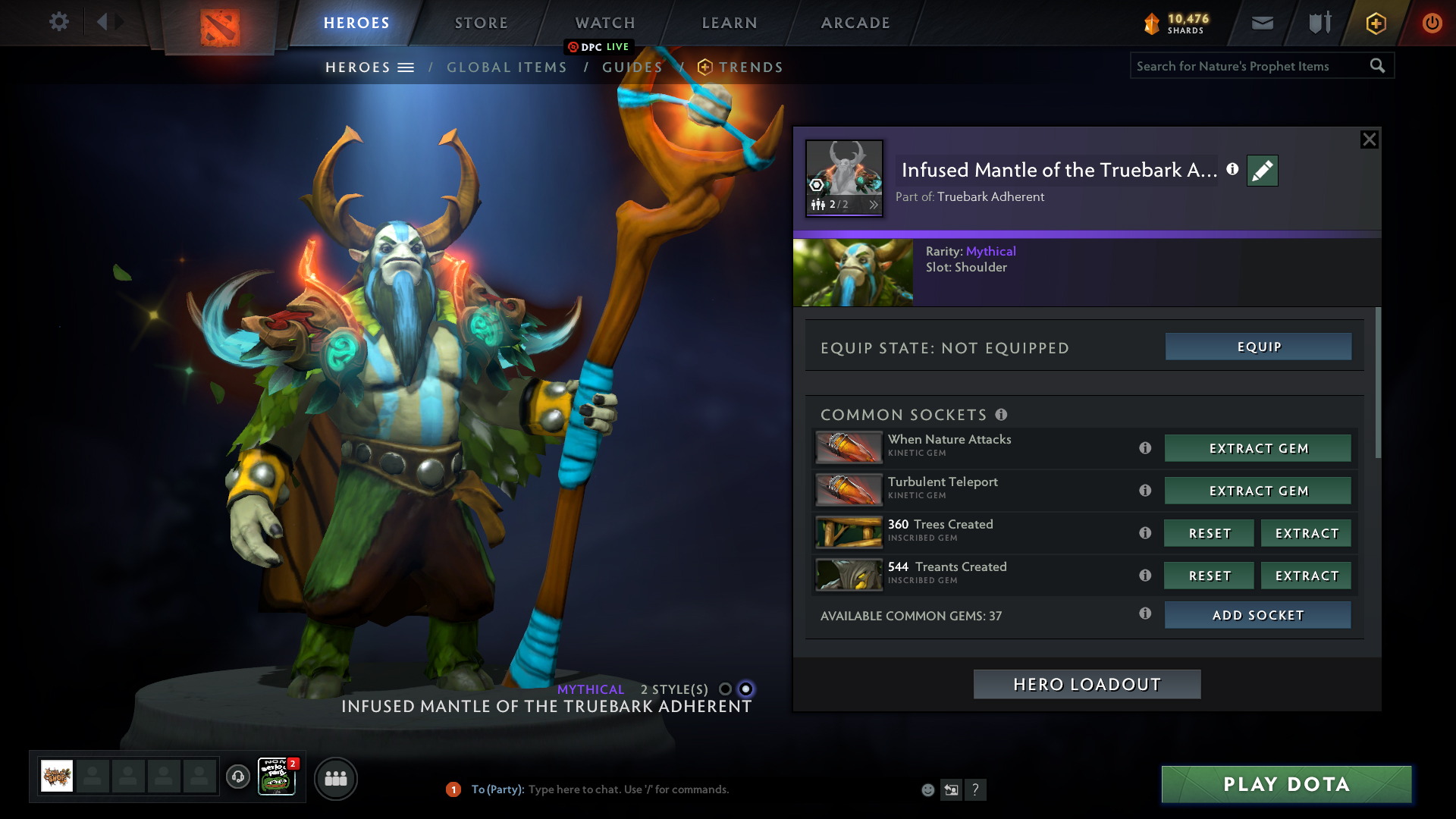Extract the When Nature Attacks gem
The image size is (1456, 819).
click(x=1257, y=448)
